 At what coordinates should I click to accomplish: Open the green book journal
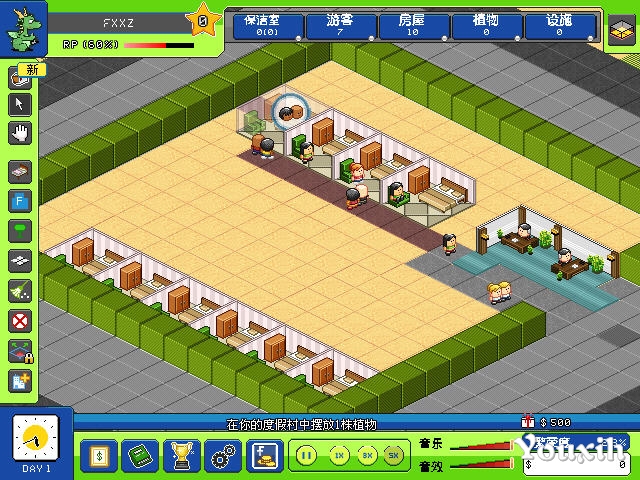click(x=138, y=456)
